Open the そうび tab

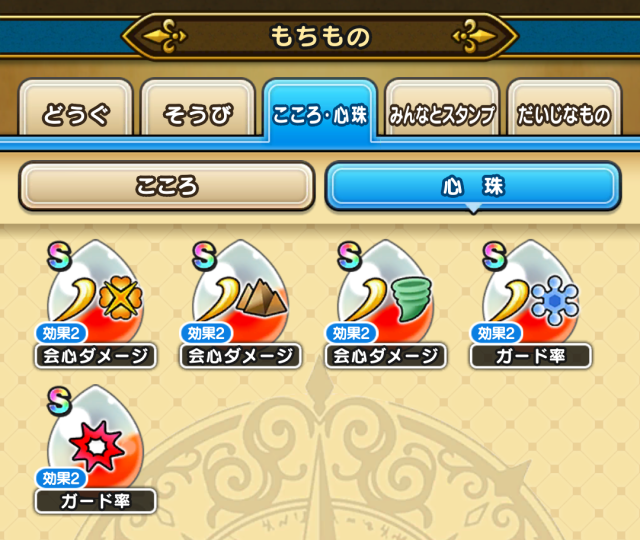tap(199, 114)
